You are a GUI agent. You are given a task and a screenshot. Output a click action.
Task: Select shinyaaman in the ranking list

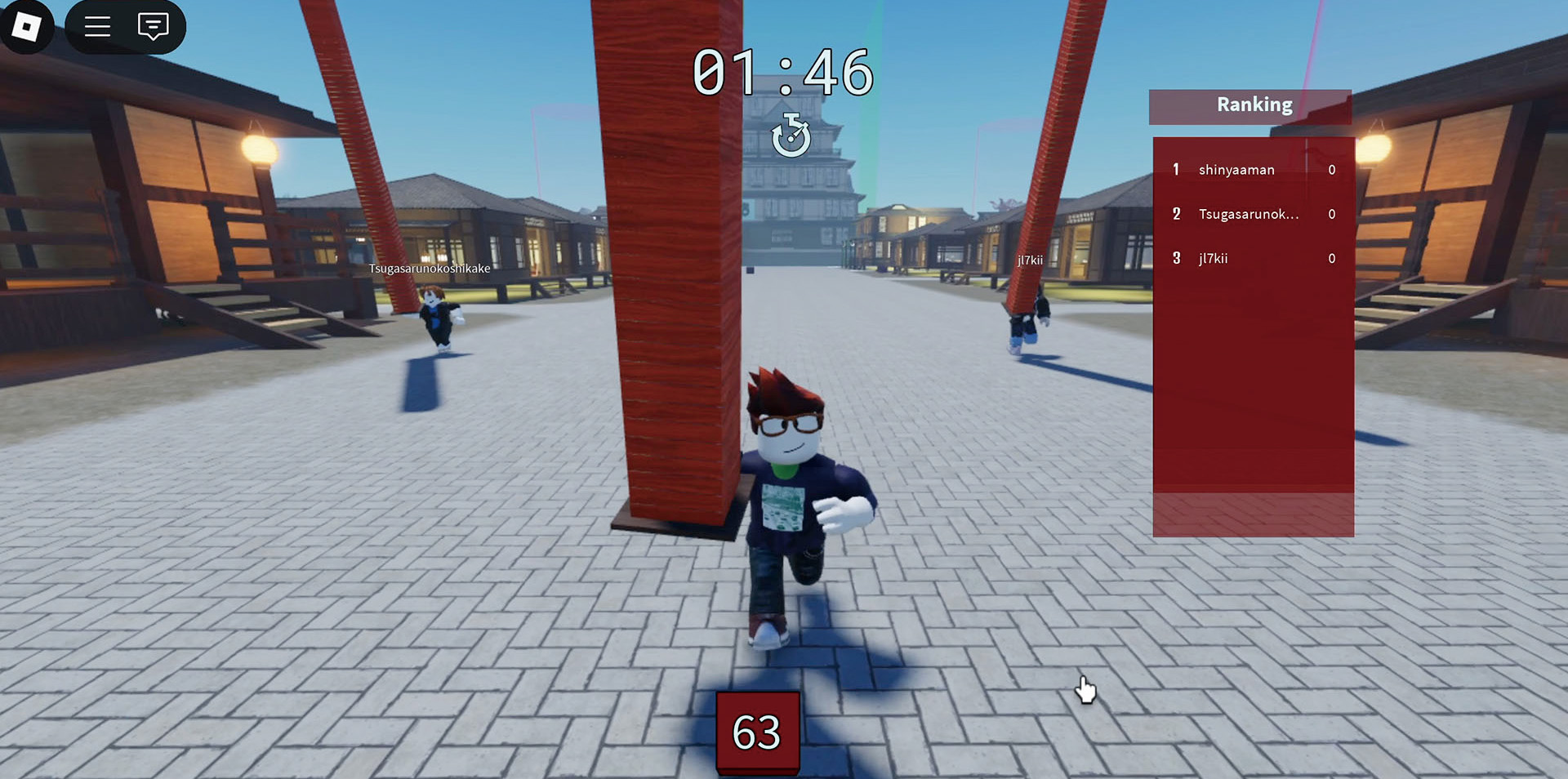[x=1236, y=170]
